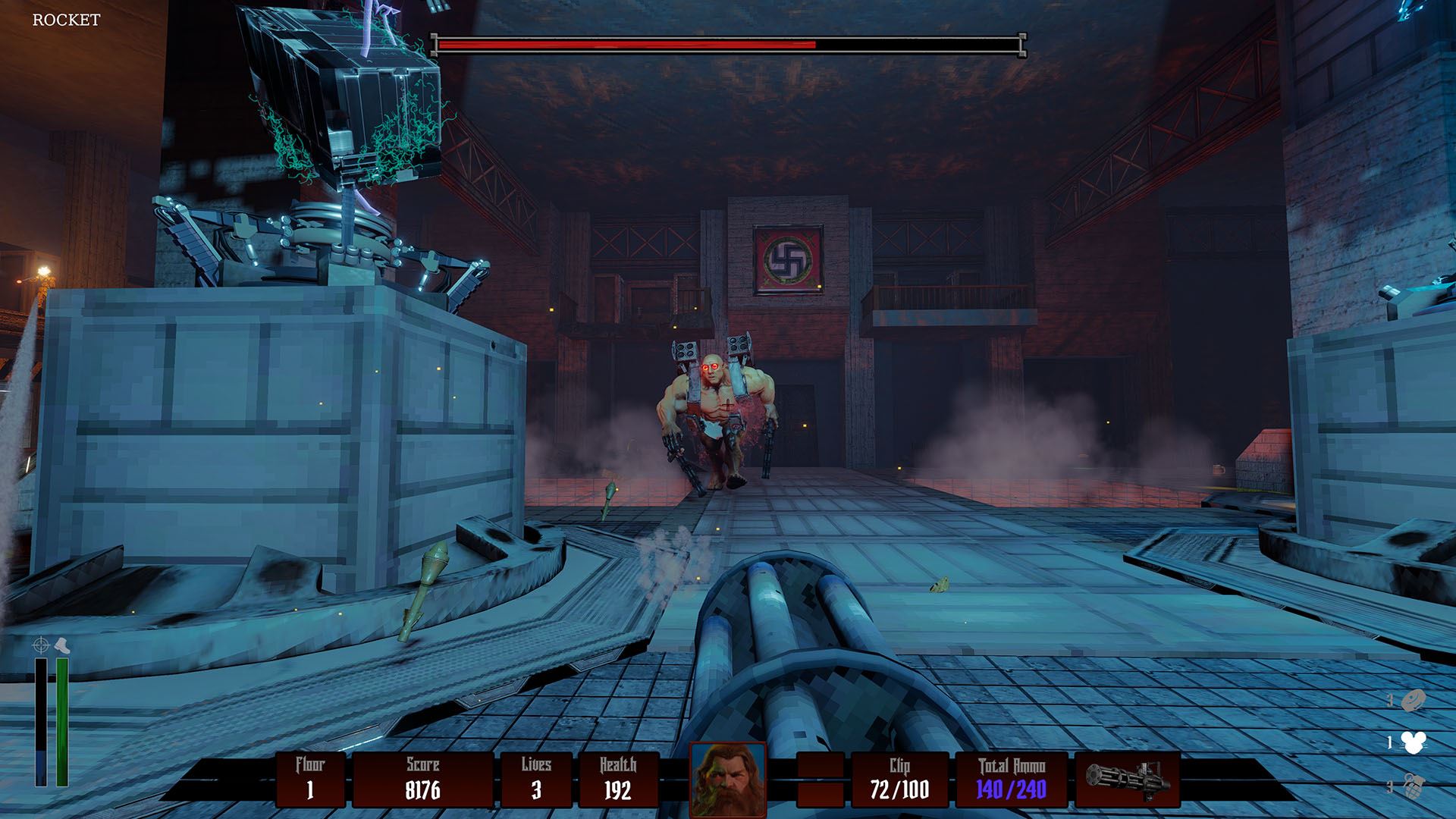This screenshot has height=819, width=1456.
Task: Click the crosshair icon above the blue meter
Action: coord(41,645)
